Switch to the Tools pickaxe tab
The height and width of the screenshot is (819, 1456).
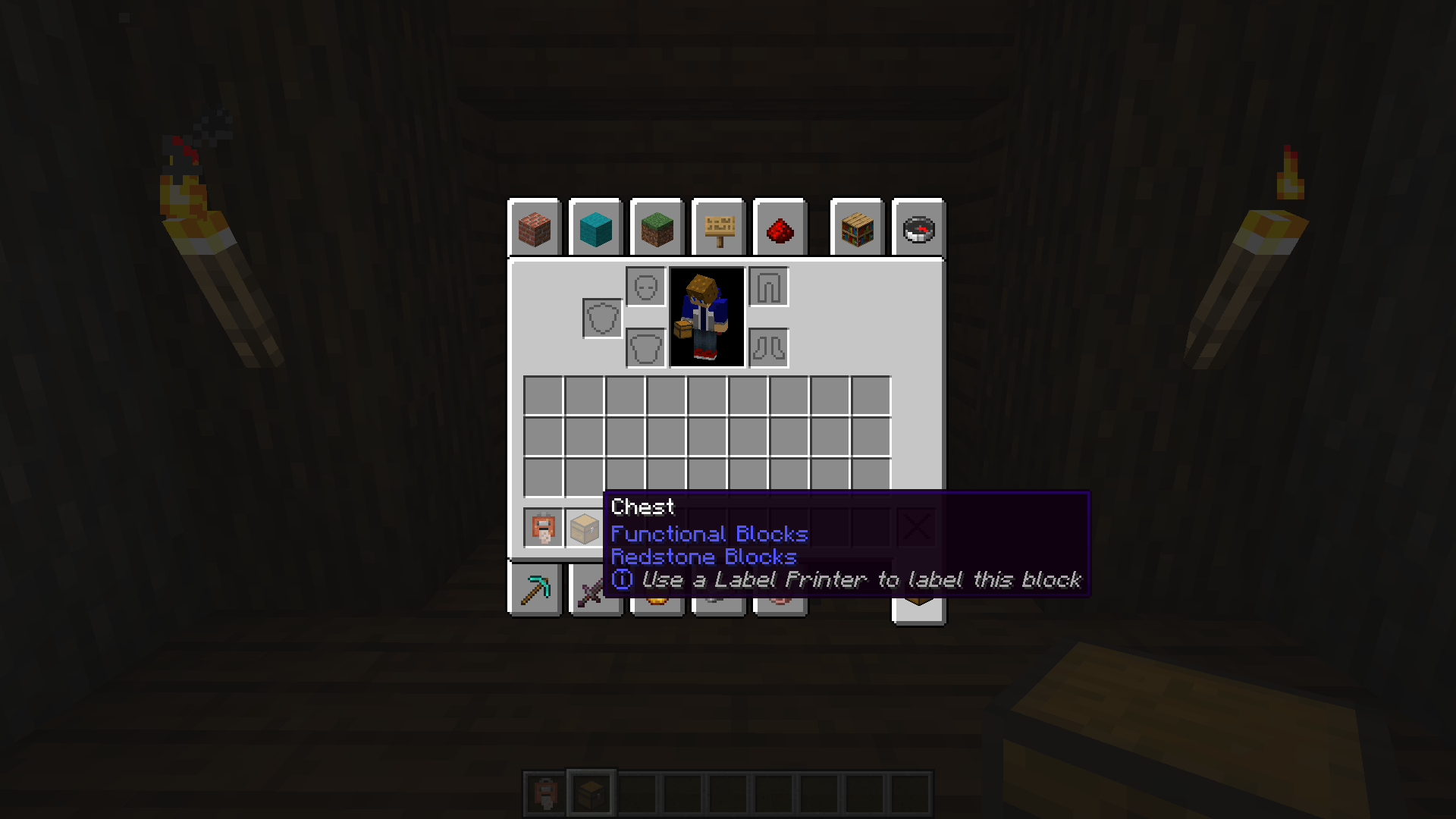click(535, 591)
